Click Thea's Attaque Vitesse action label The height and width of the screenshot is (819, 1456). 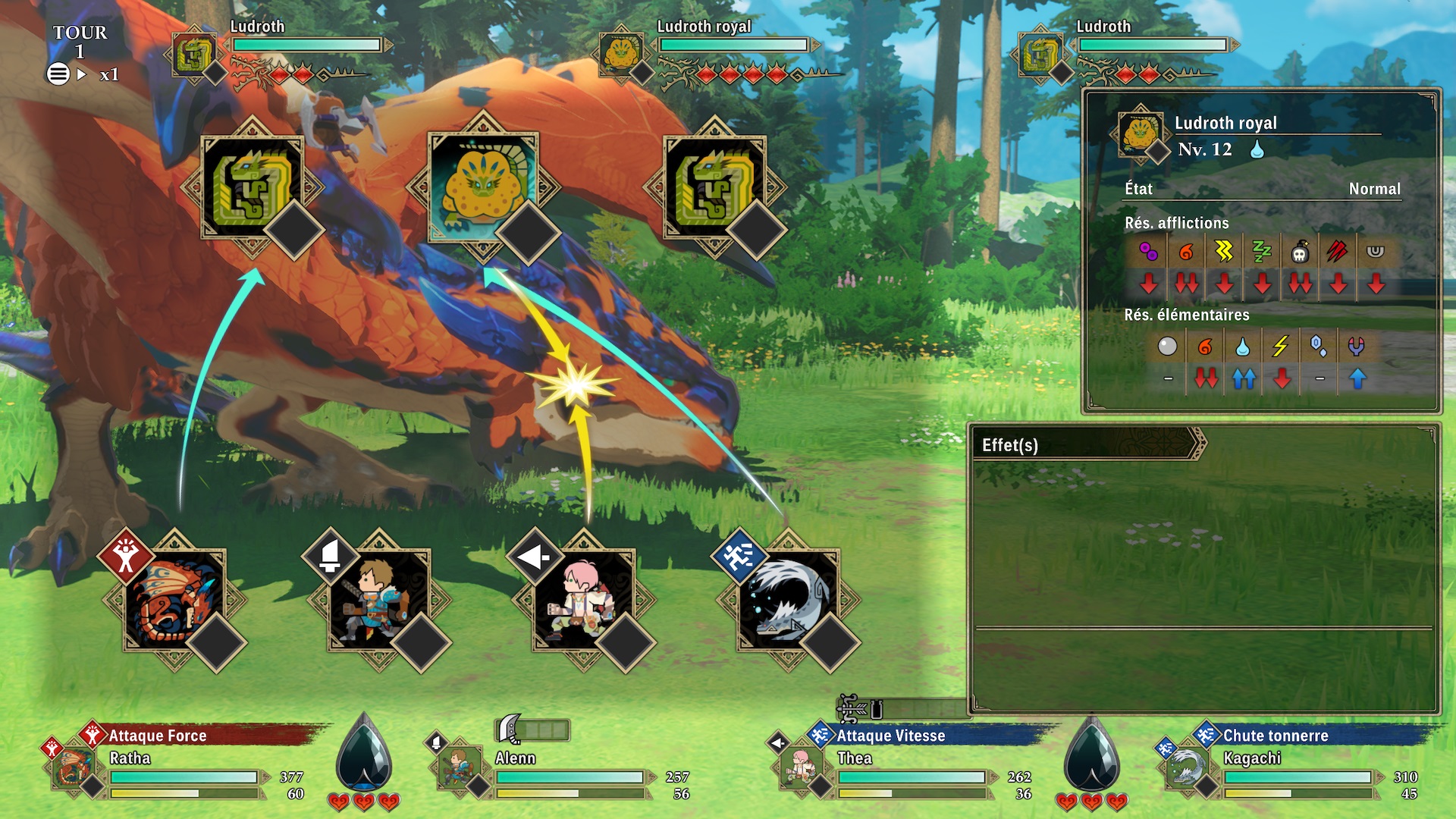point(890,736)
